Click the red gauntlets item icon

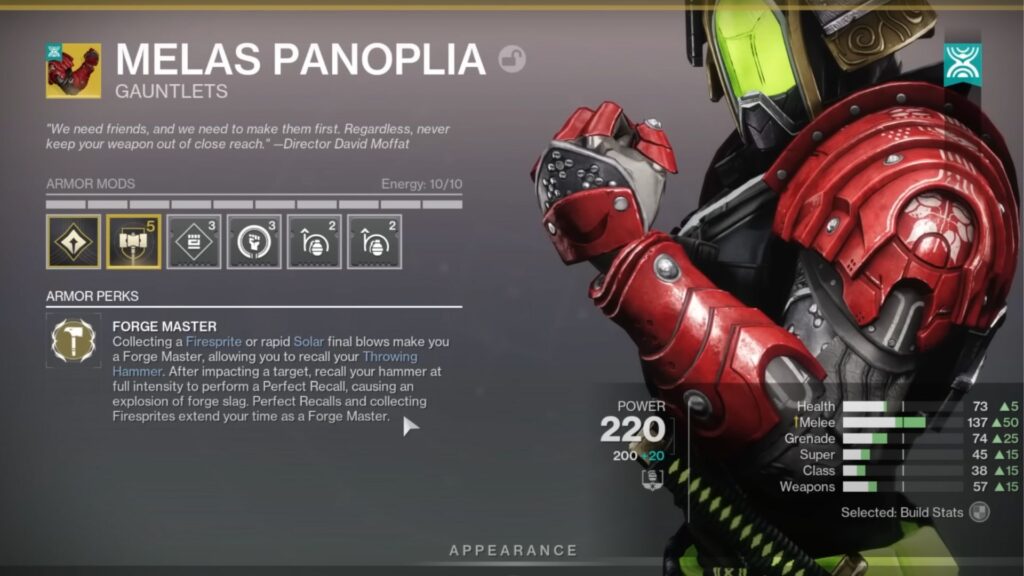pyautogui.click(x=73, y=70)
